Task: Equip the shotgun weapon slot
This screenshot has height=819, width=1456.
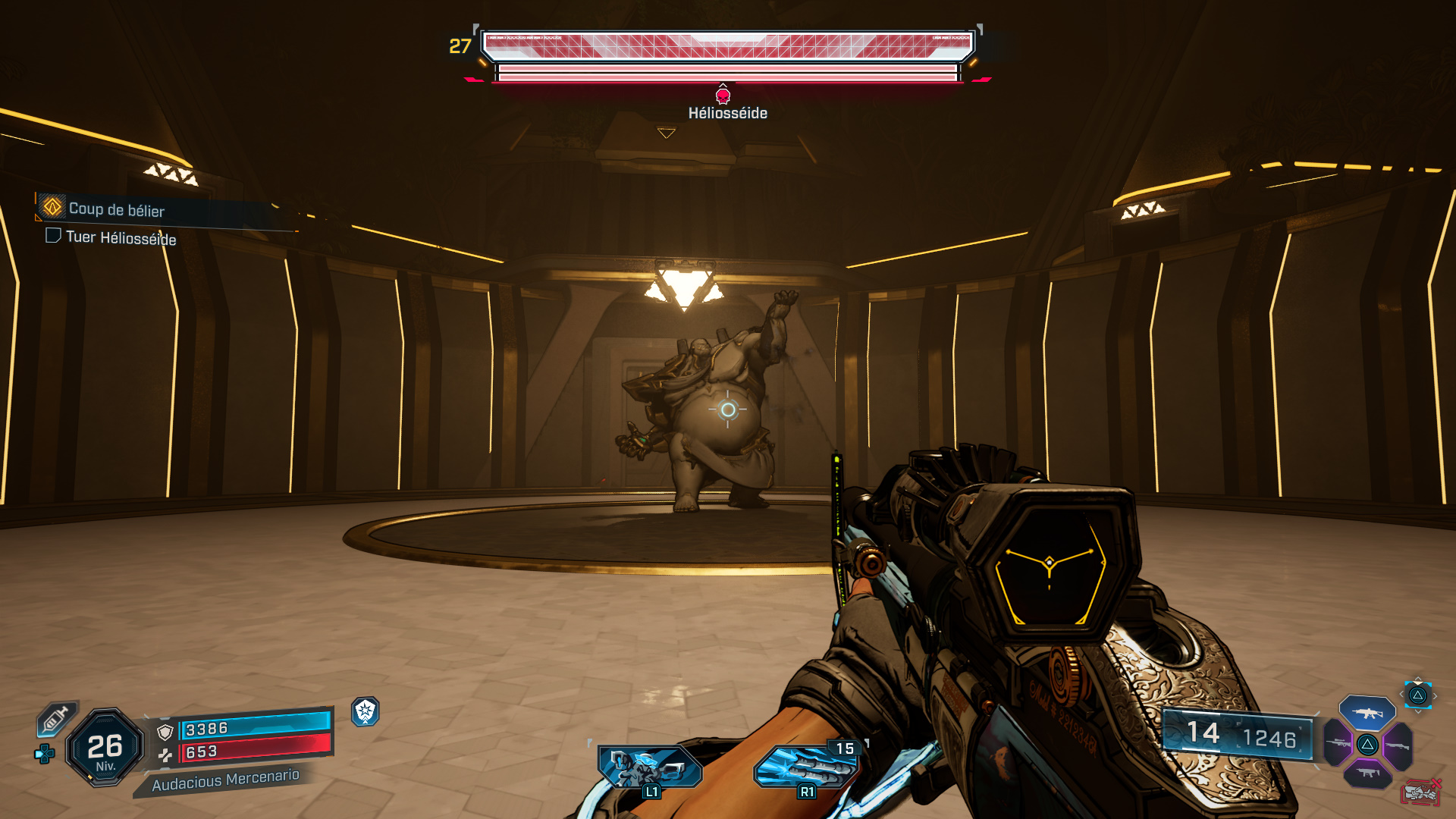Action: (x=1398, y=746)
